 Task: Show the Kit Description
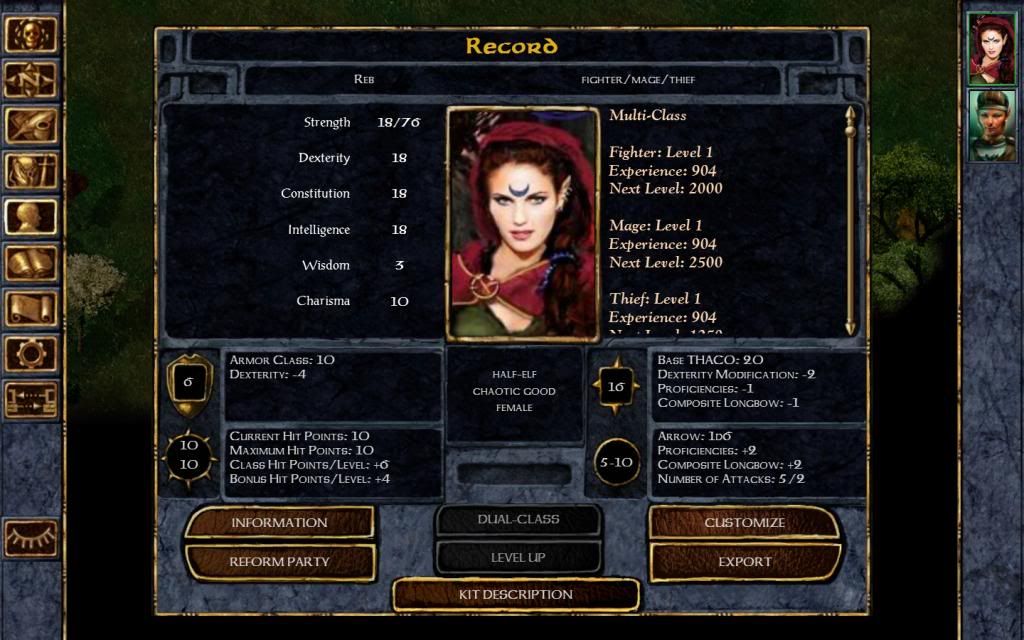[515, 594]
